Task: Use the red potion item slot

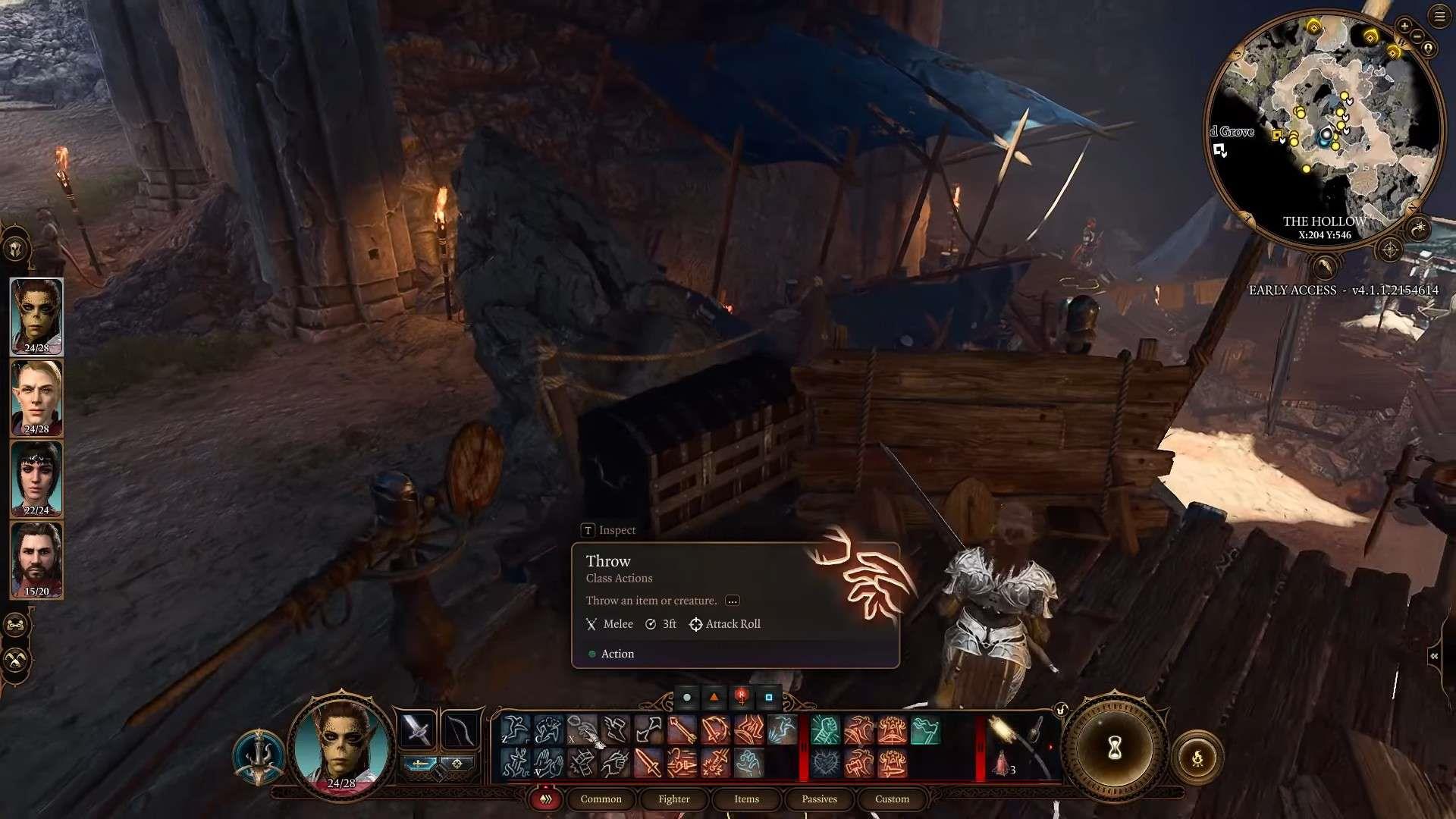Action: coord(1003,763)
